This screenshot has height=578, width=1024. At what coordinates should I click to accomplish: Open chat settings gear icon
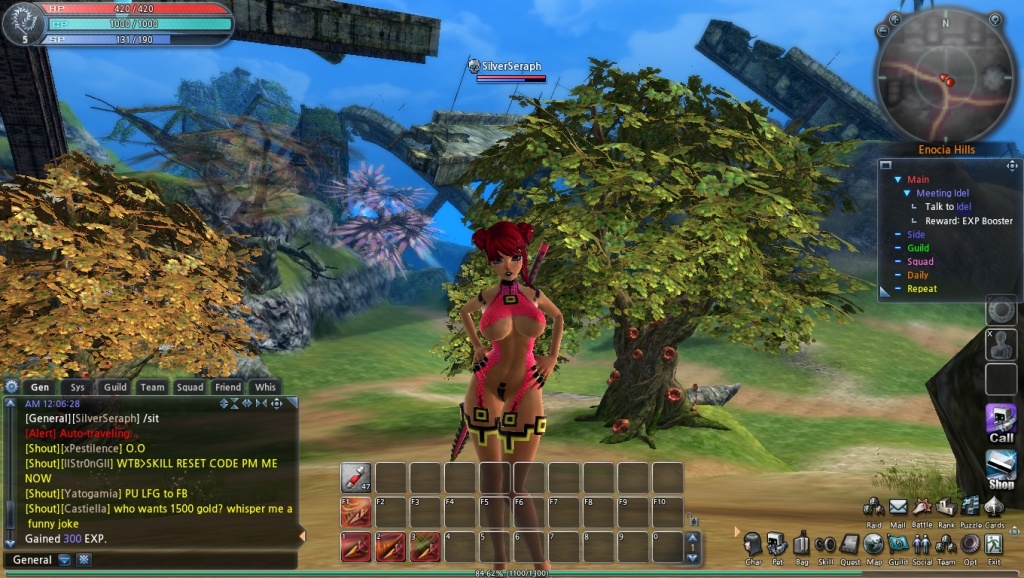click(12, 386)
